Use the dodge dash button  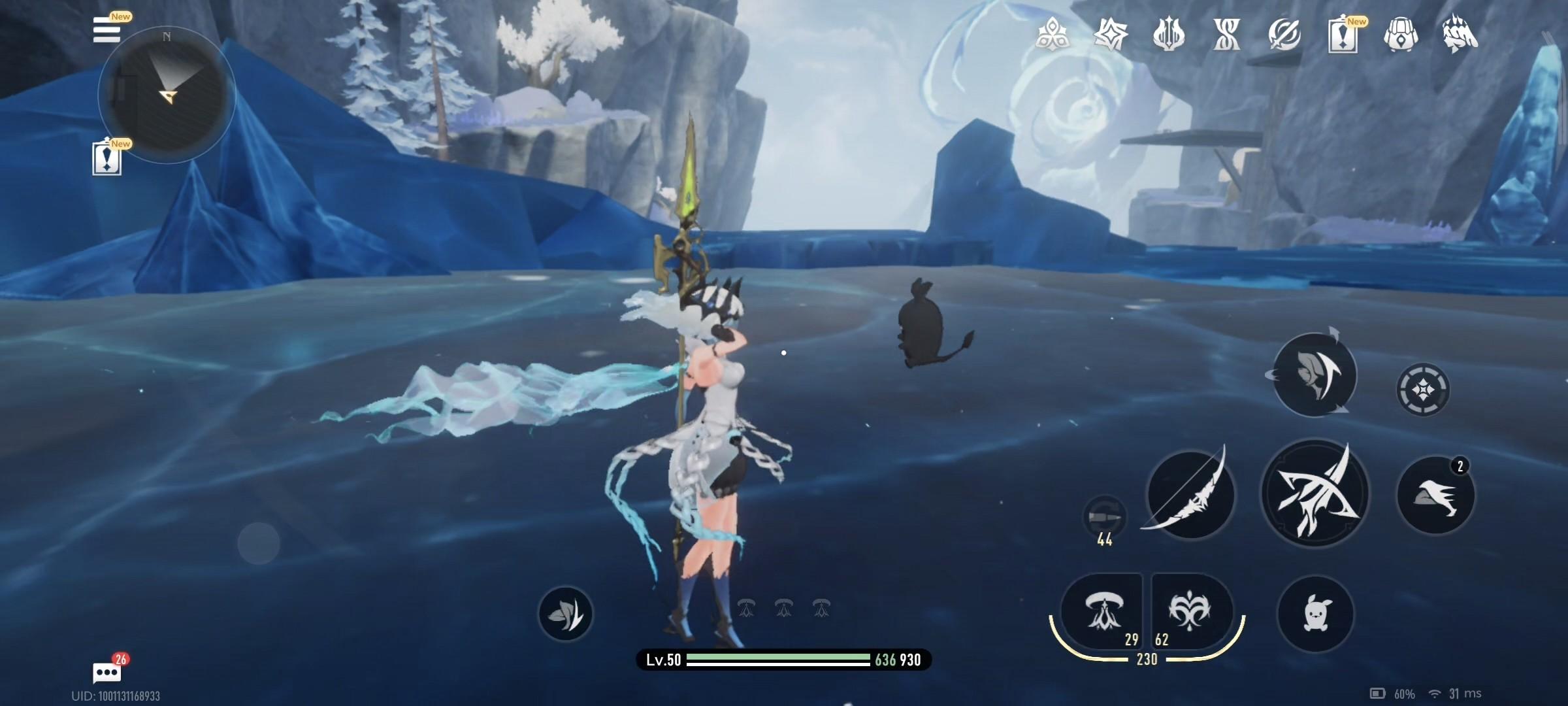[x=1435, y=495]
